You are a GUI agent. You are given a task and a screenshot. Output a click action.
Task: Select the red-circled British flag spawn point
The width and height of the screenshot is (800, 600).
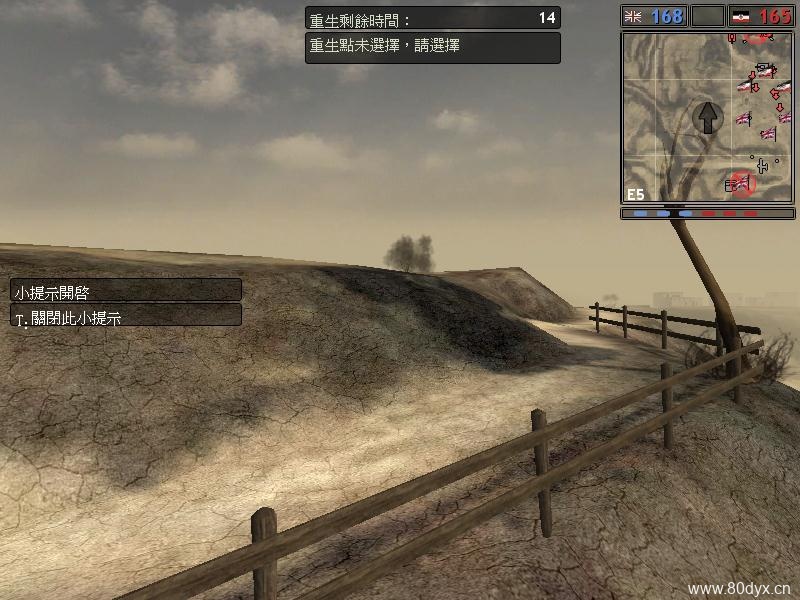[x=740, y=183]
